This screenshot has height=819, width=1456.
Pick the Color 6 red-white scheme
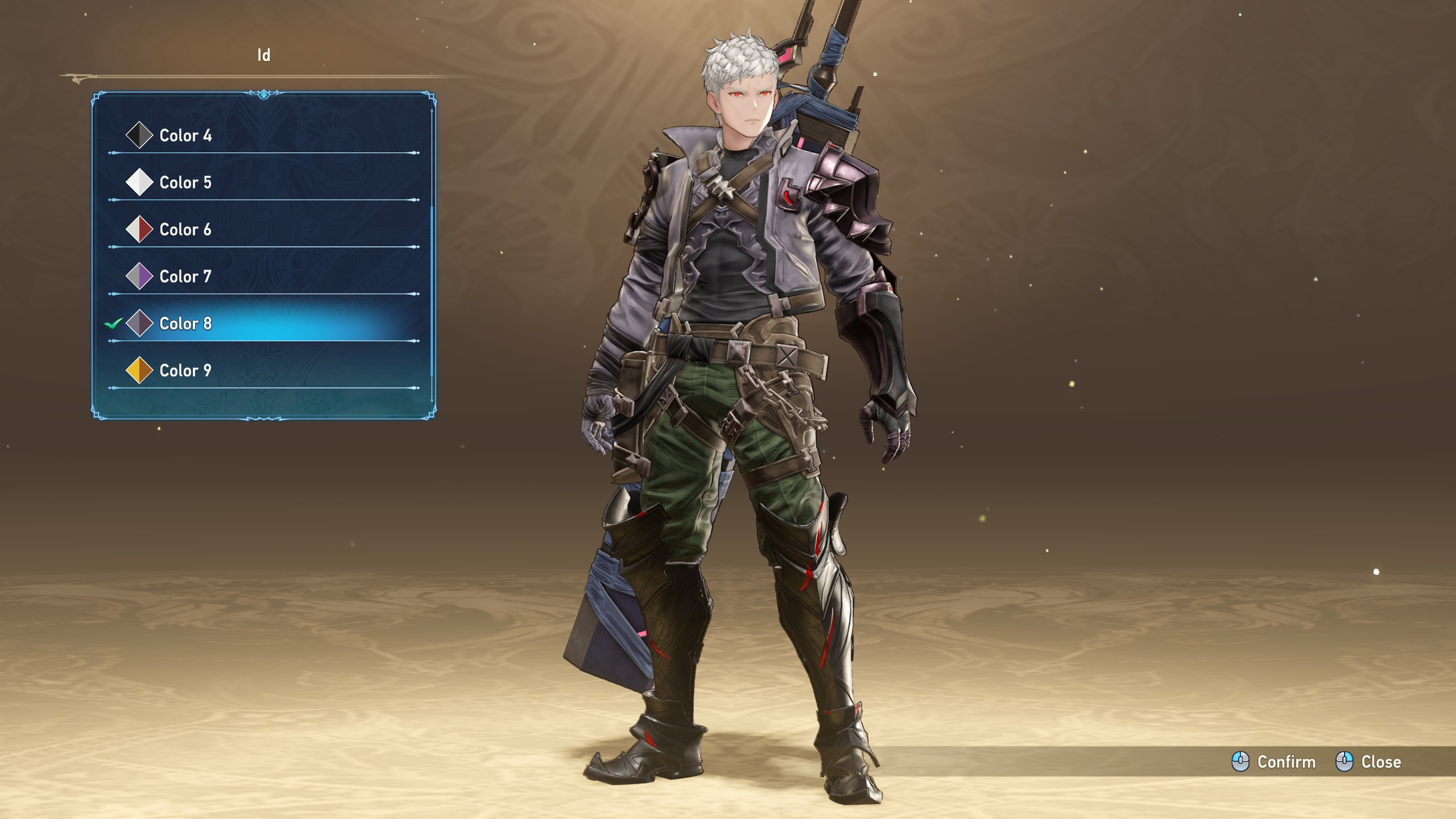pos(185,230)
